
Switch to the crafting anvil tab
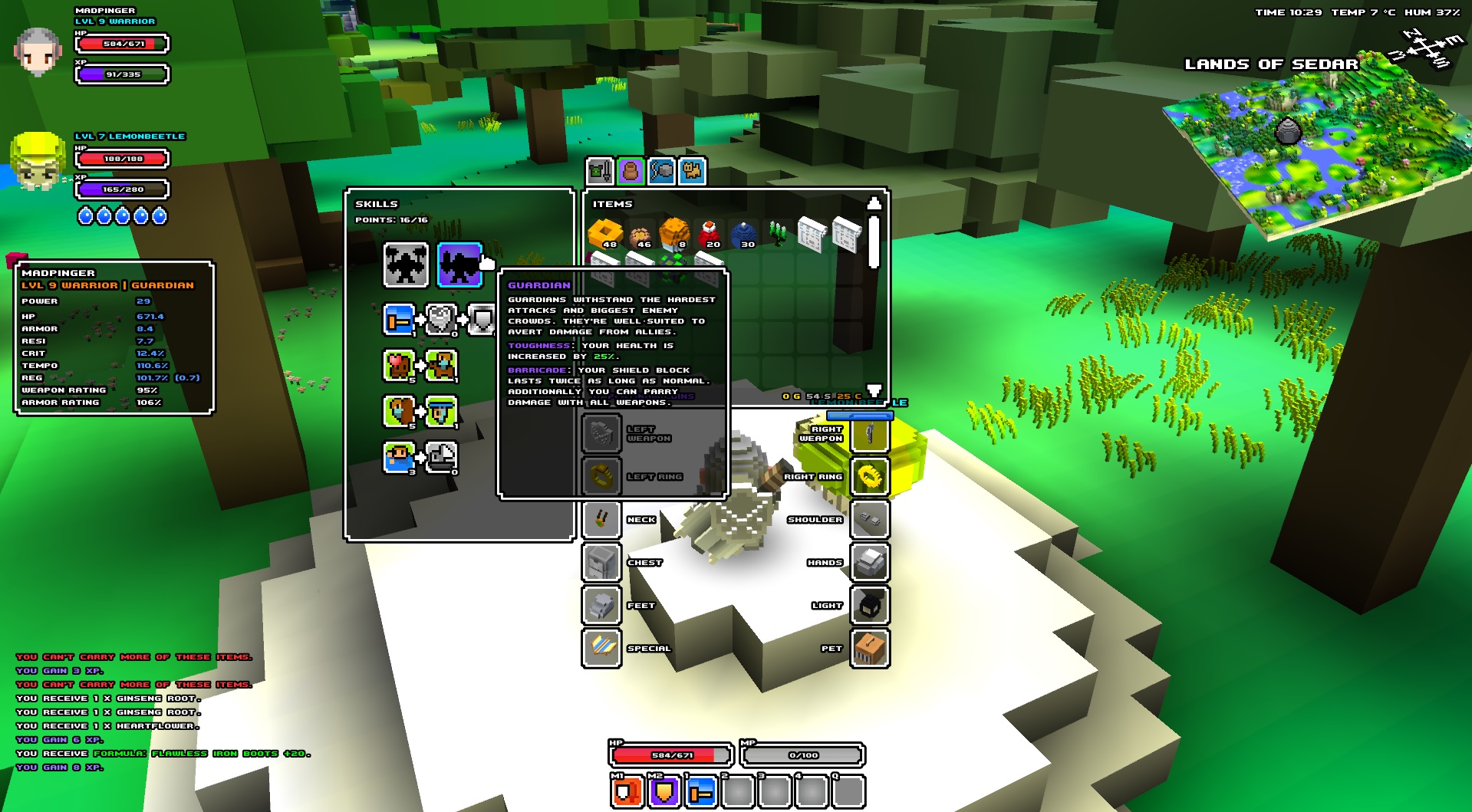[x=661, y=170]
